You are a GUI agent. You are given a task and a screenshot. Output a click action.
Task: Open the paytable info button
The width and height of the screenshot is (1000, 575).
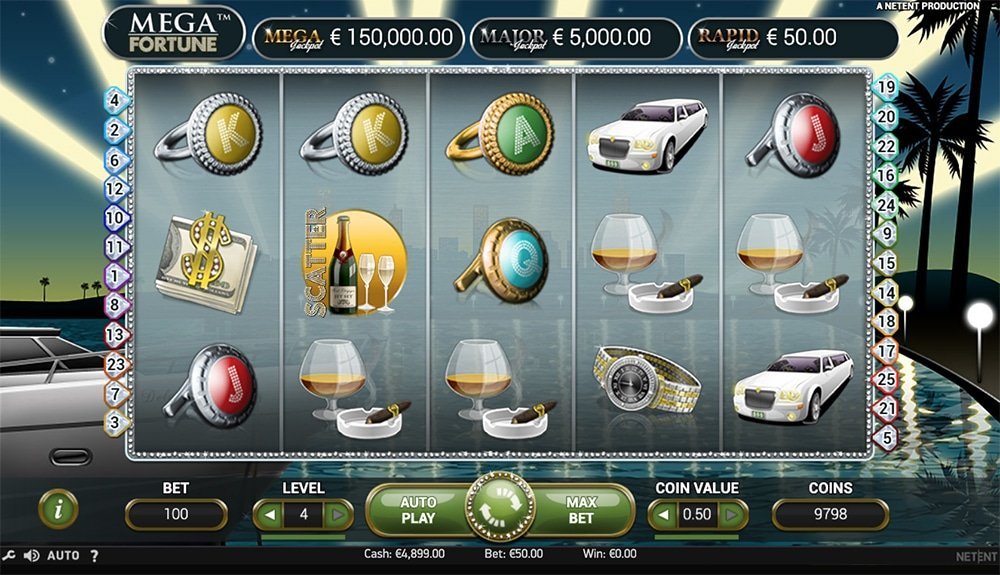pos(58,509)
